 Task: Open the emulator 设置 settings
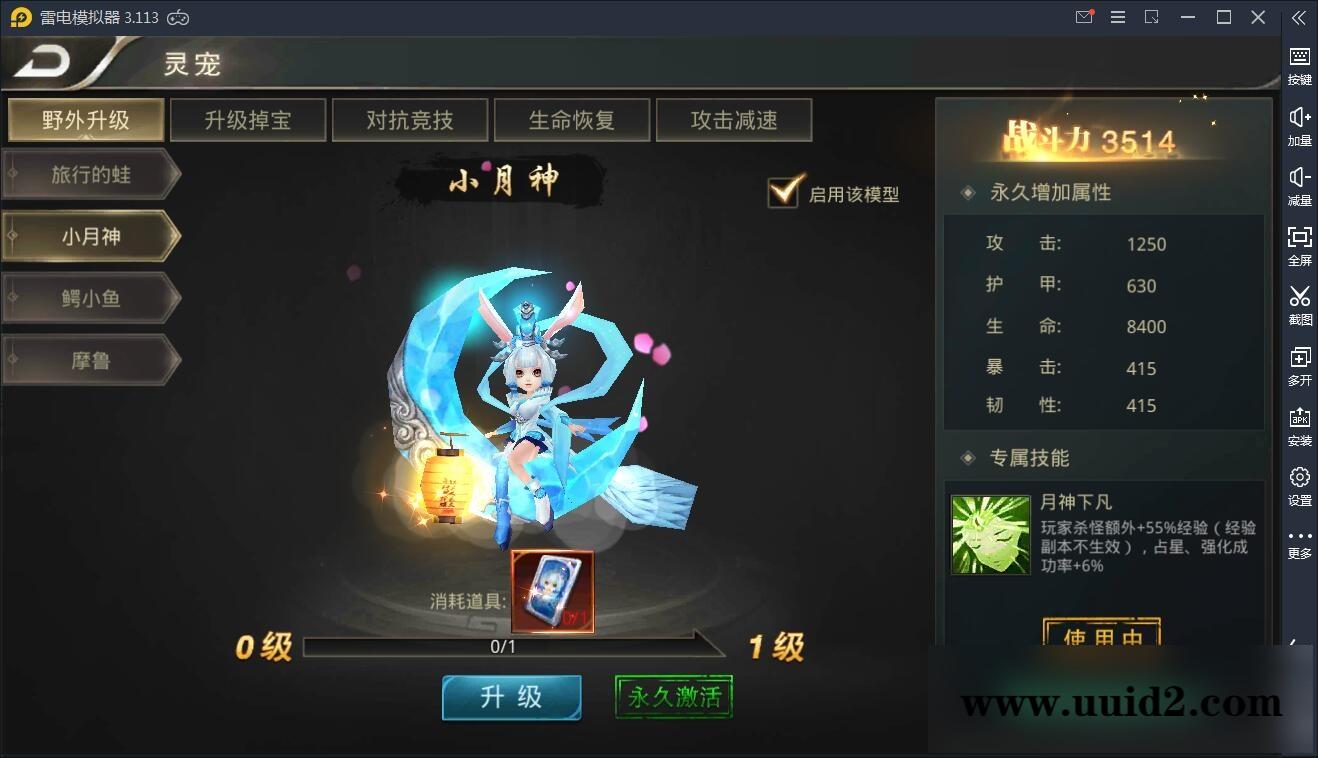pos(1298,485)
